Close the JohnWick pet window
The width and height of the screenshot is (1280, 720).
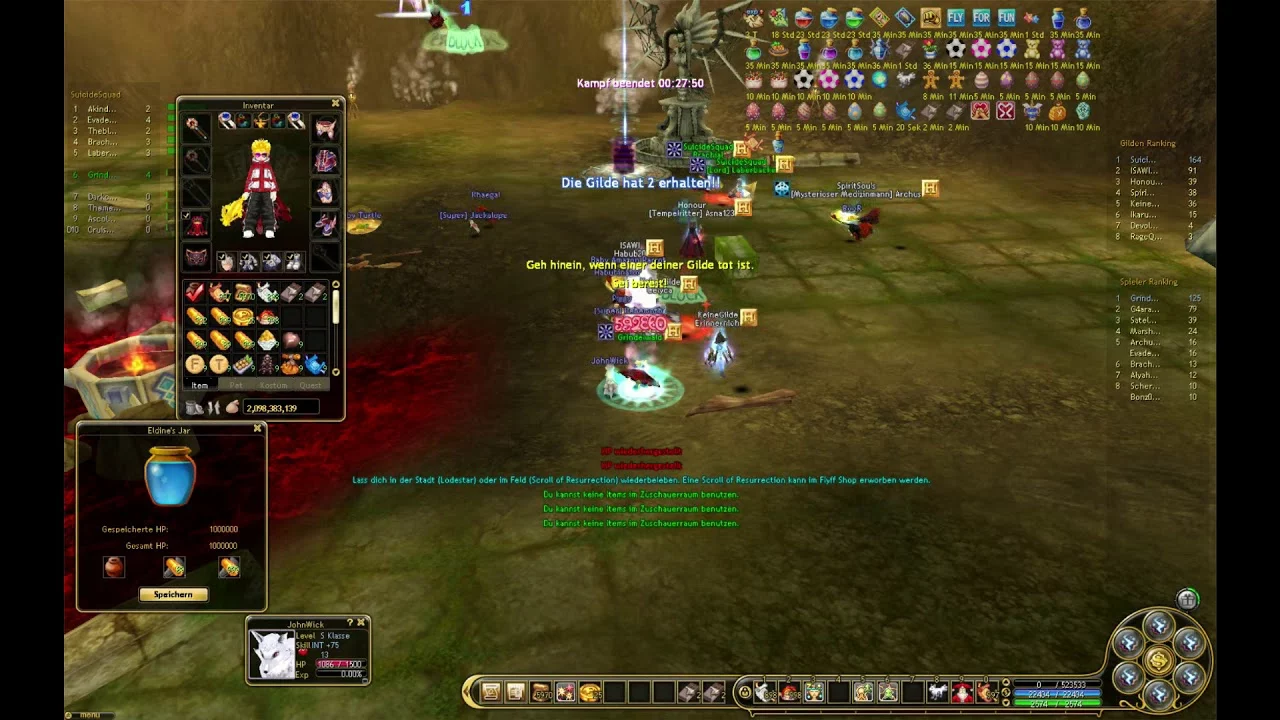[361, 623]
